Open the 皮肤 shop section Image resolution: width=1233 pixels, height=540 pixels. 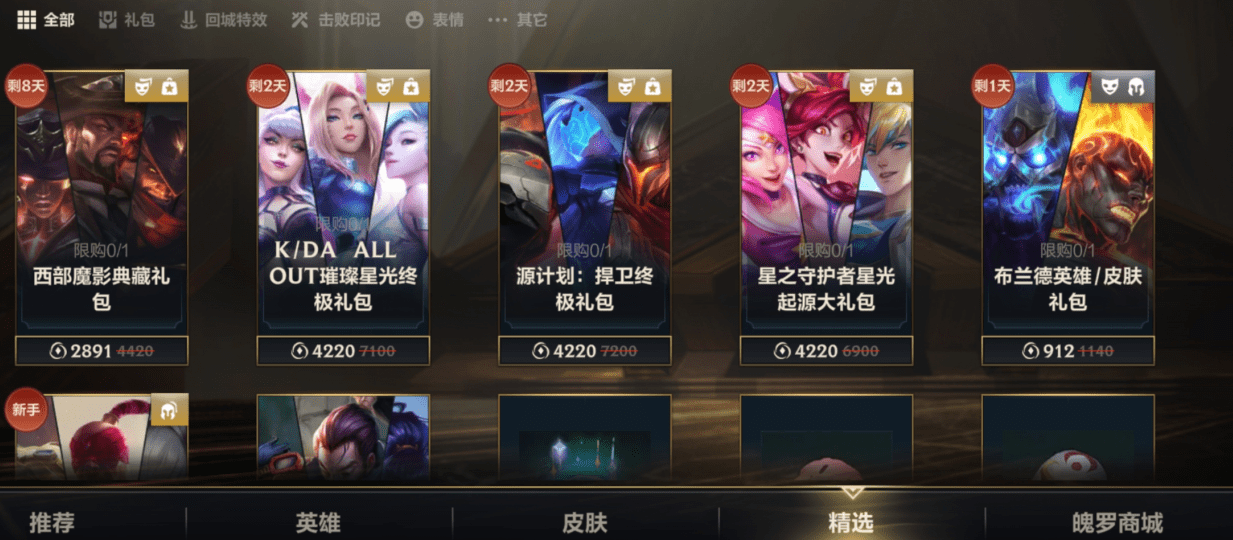[x=585, y=522]
